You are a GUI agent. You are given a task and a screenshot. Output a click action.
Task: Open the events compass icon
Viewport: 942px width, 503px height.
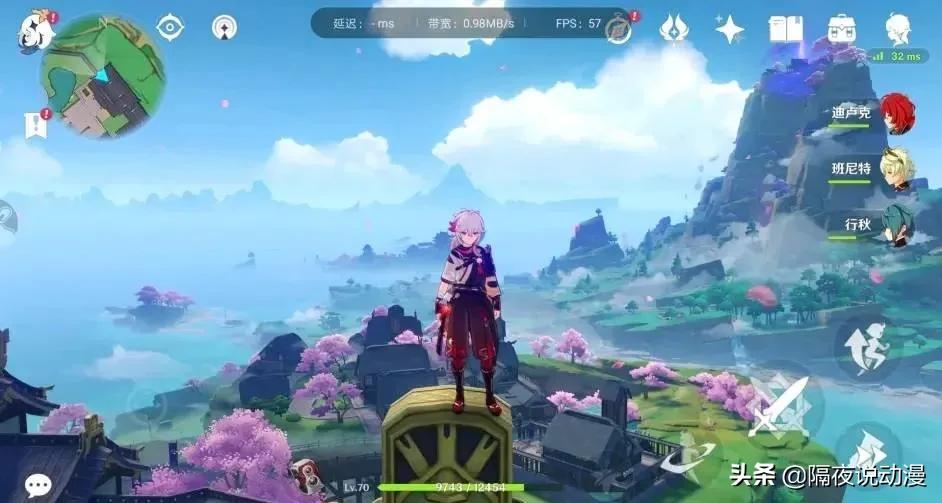(x=619, y=29)
